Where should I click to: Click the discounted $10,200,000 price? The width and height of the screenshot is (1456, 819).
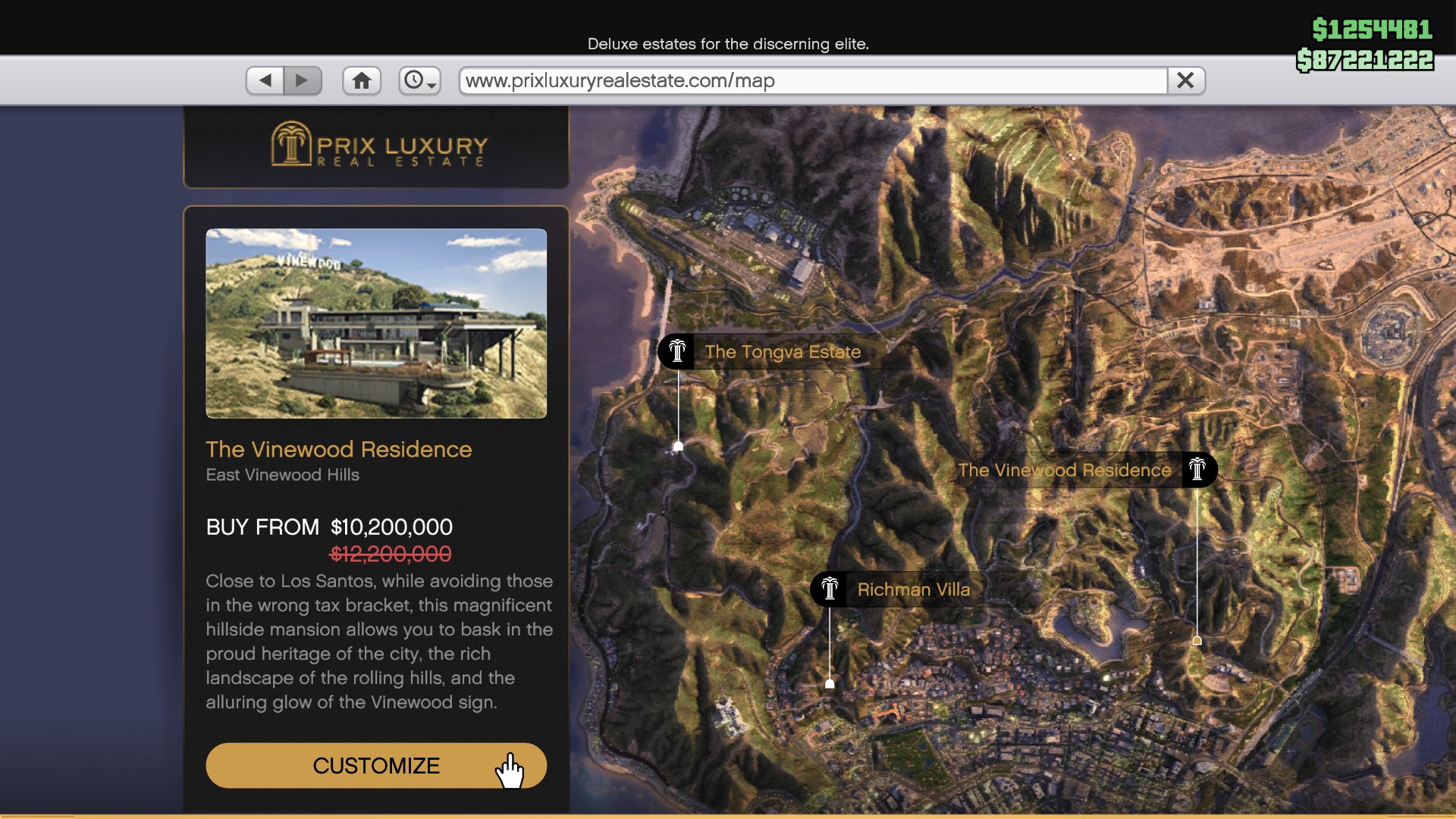click(390, 527)
